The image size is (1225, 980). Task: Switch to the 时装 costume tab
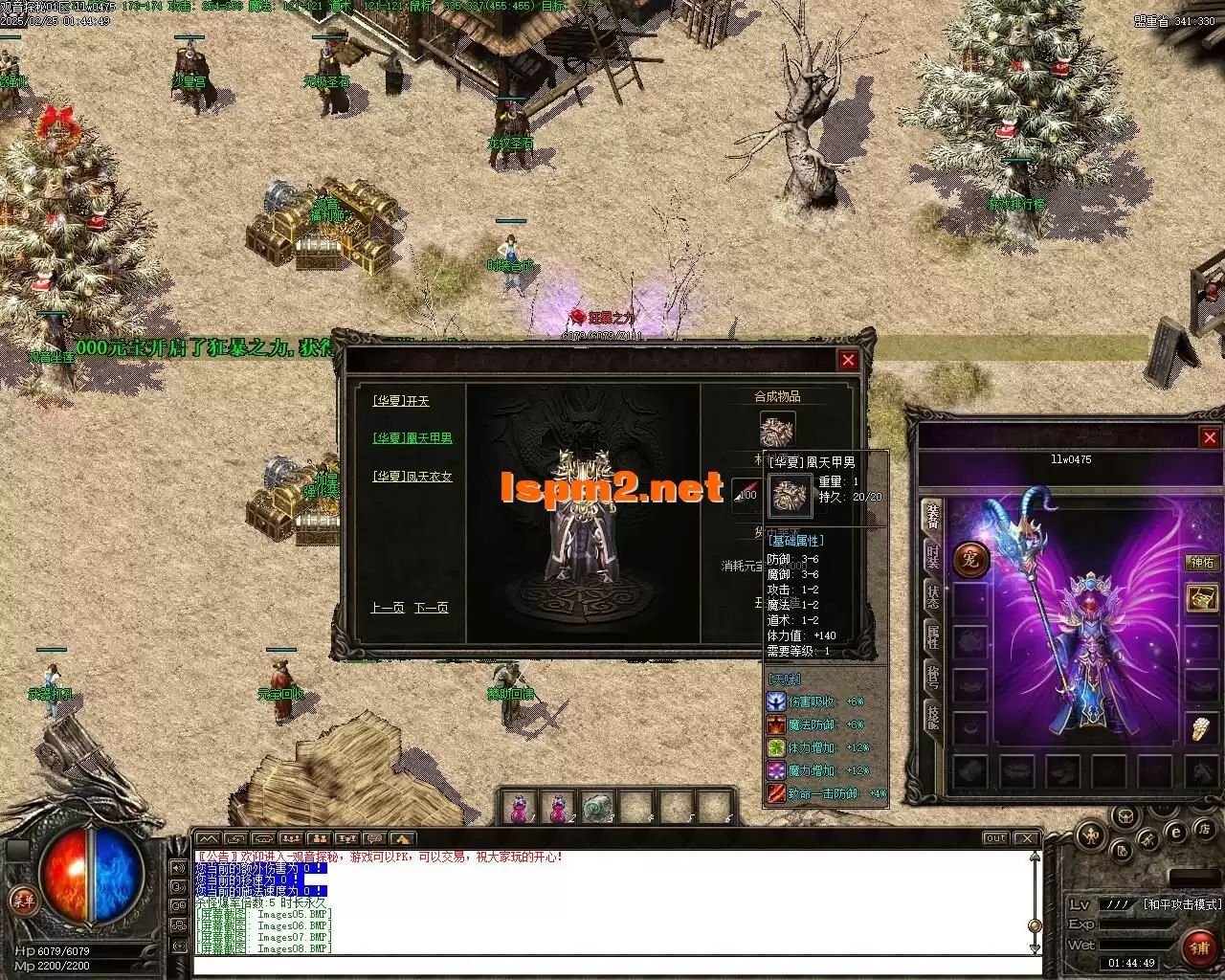tap(932, 556)
